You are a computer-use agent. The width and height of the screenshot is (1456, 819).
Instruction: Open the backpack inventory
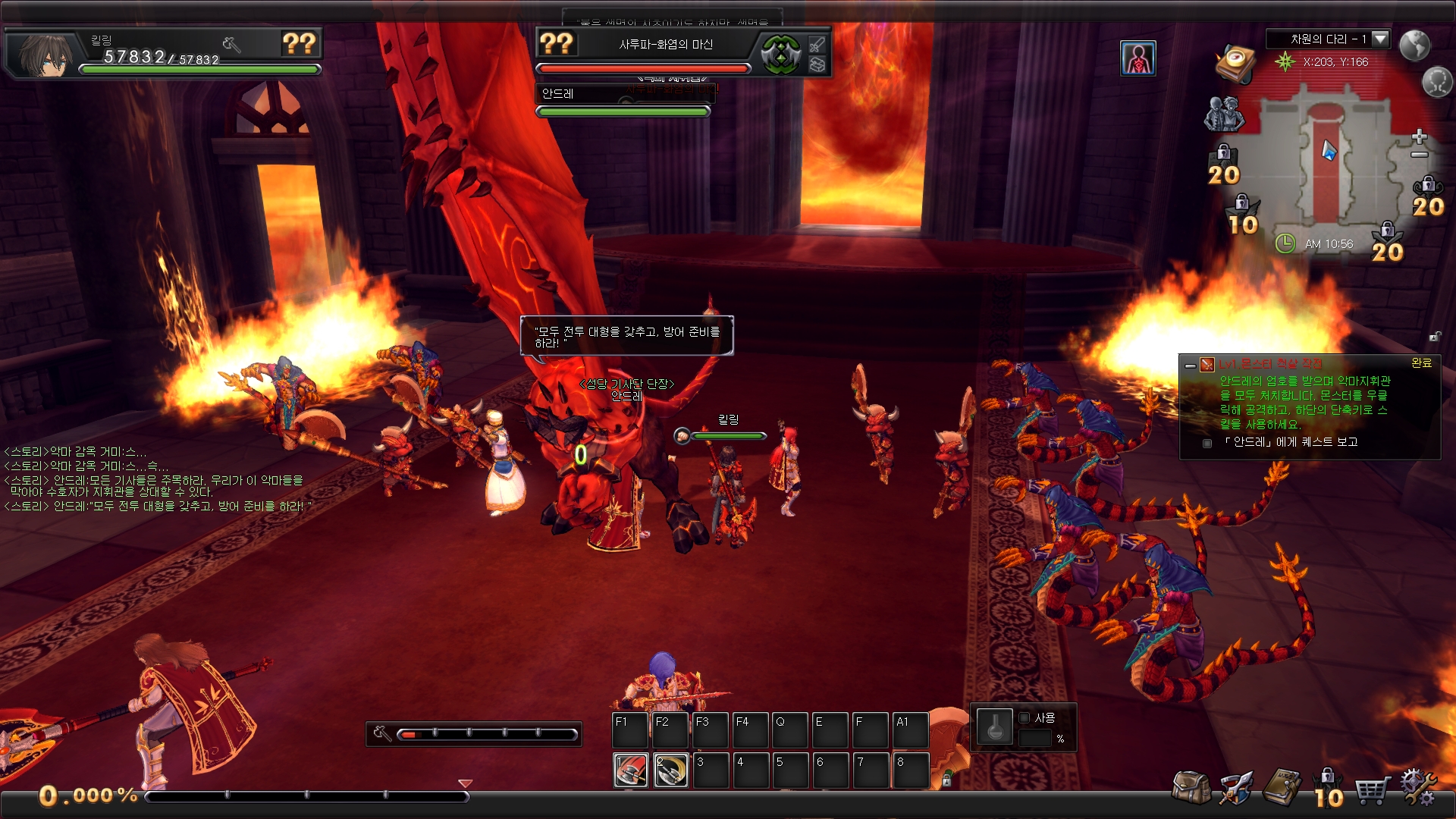coord(1191,789)
